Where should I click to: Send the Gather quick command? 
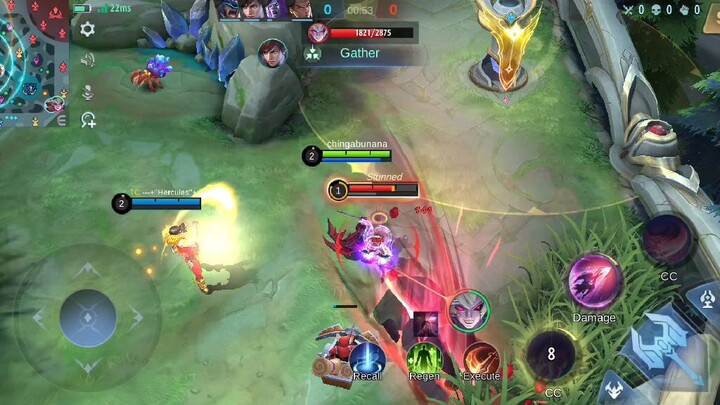coord(360,53)
